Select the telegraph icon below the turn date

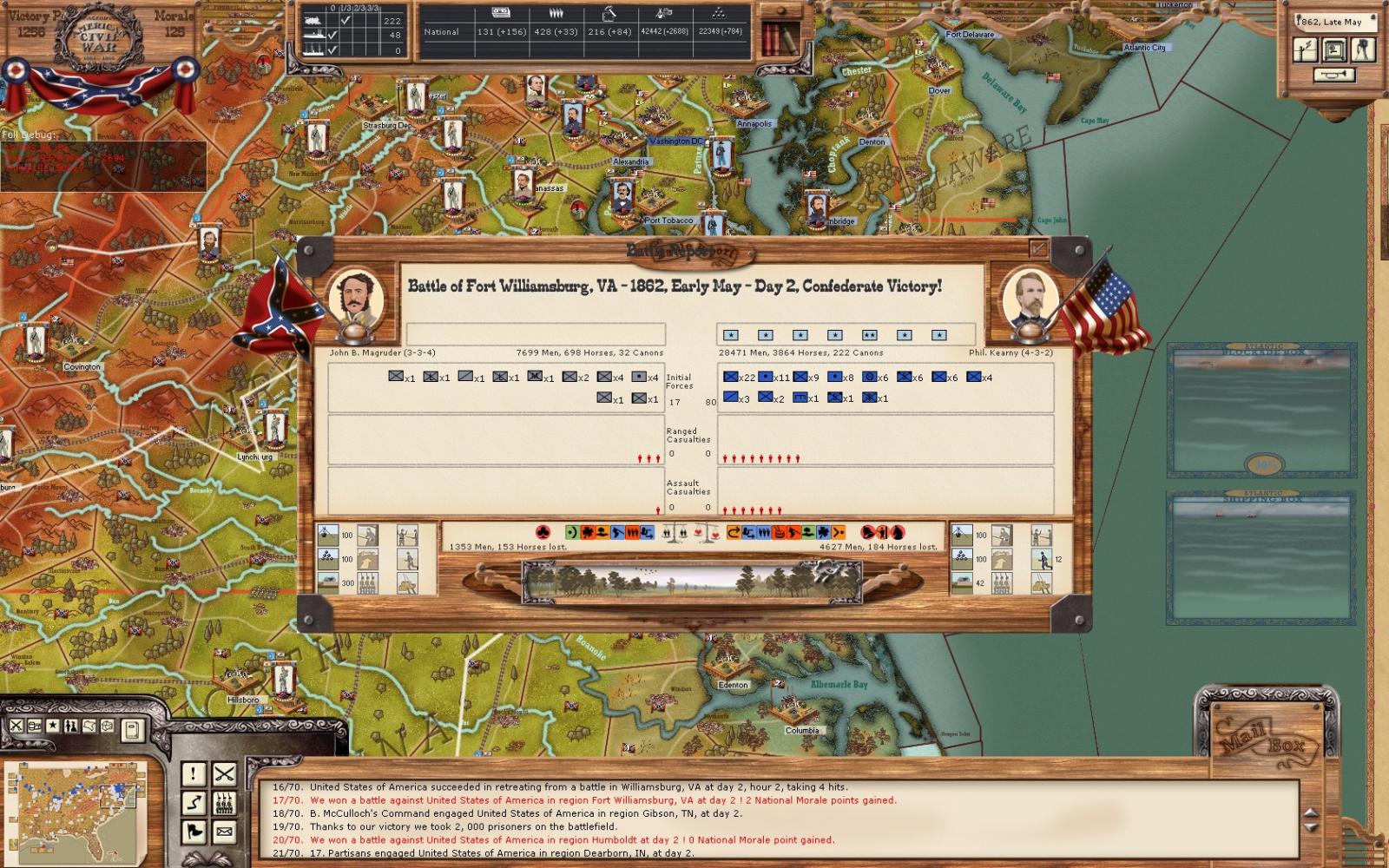tap(1306, 50)
